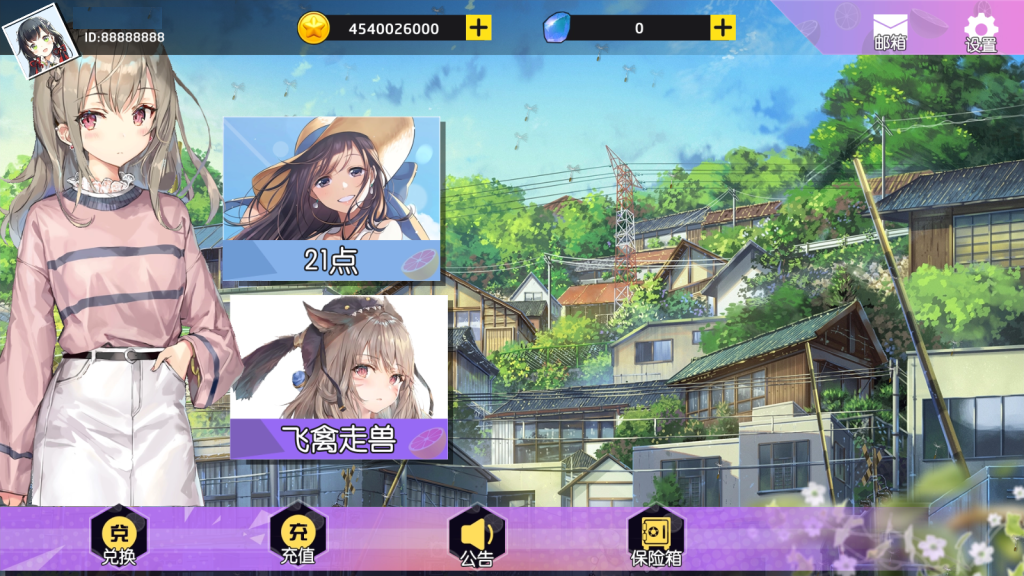Open the 设置 settings menu
The height and width of the screenshot is (576, 1024).
(x=980, y=31)
